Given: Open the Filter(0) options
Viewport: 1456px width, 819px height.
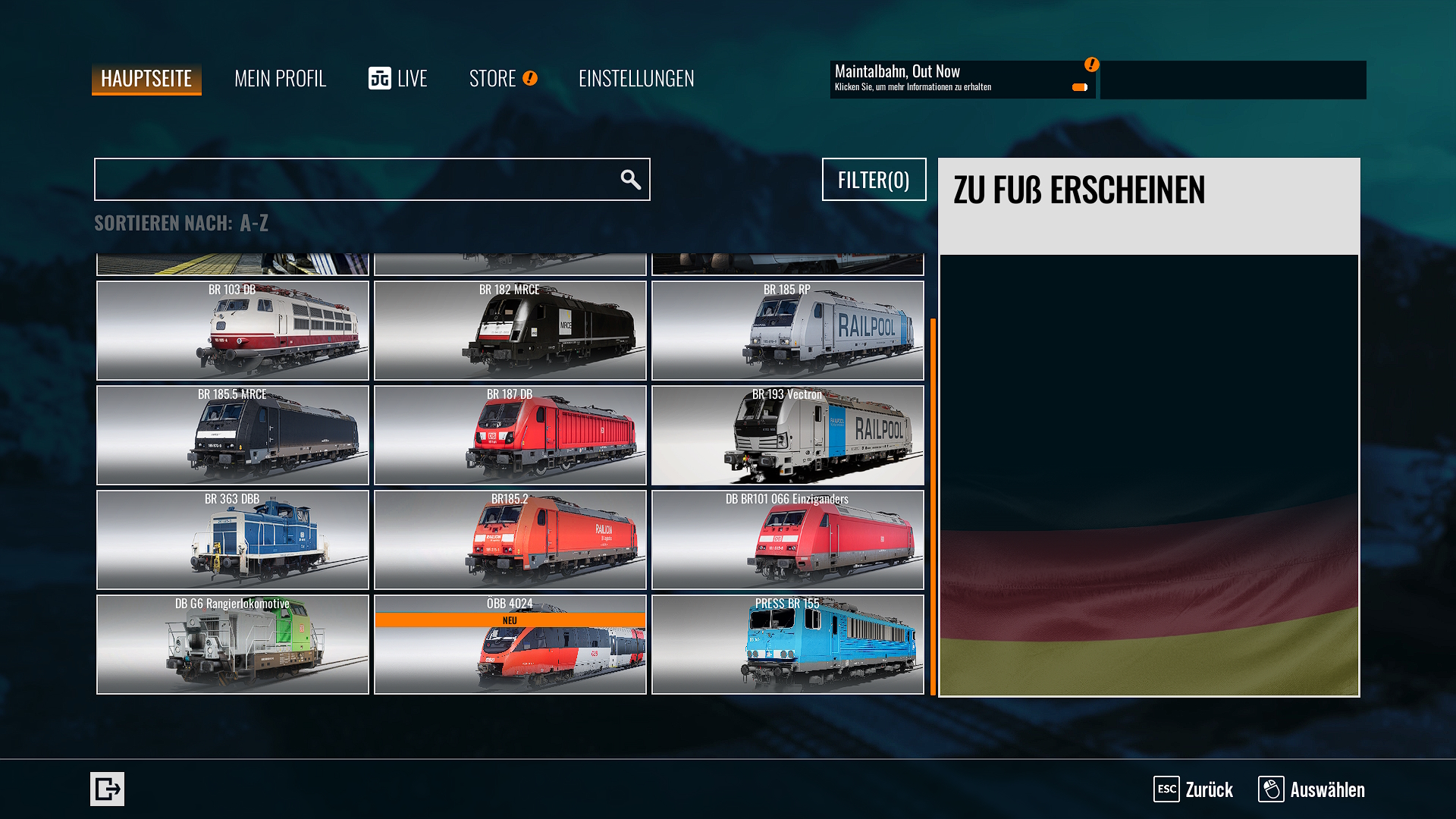Looking at the screenshot, I should [874, 180].
